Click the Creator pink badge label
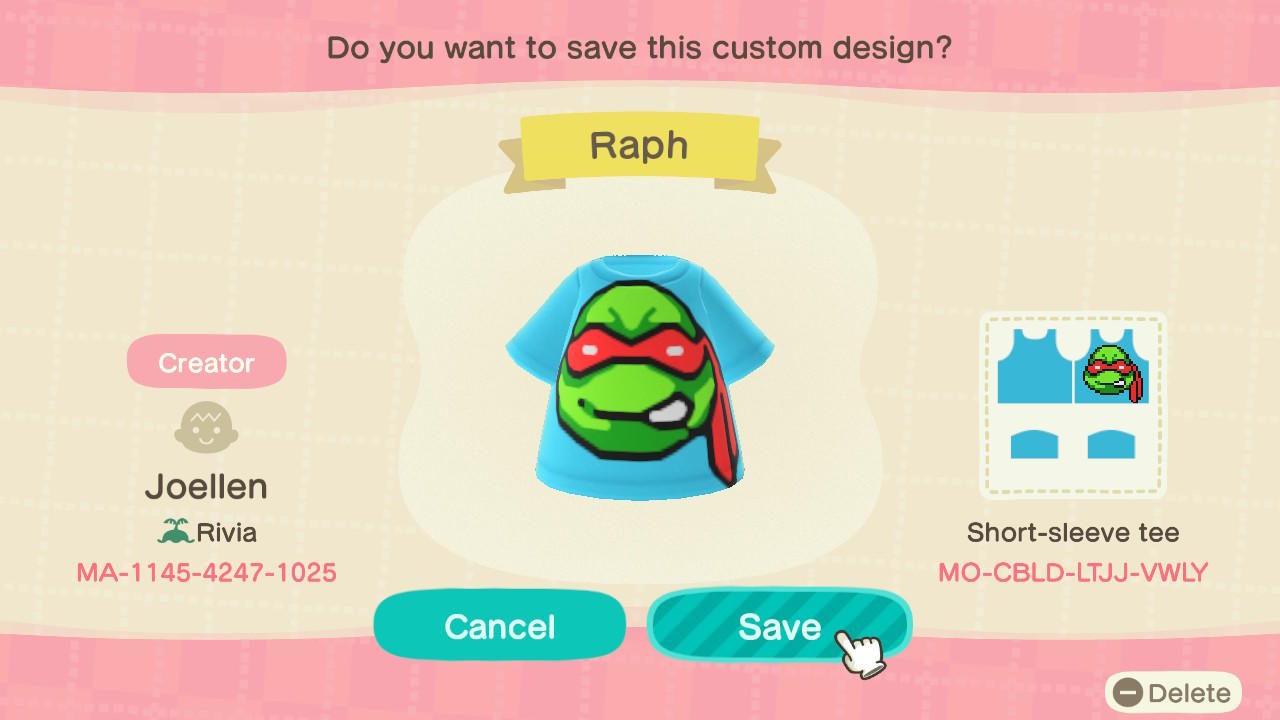The height and width of the screenshot is (720, 1280). [x=206, y=361]
